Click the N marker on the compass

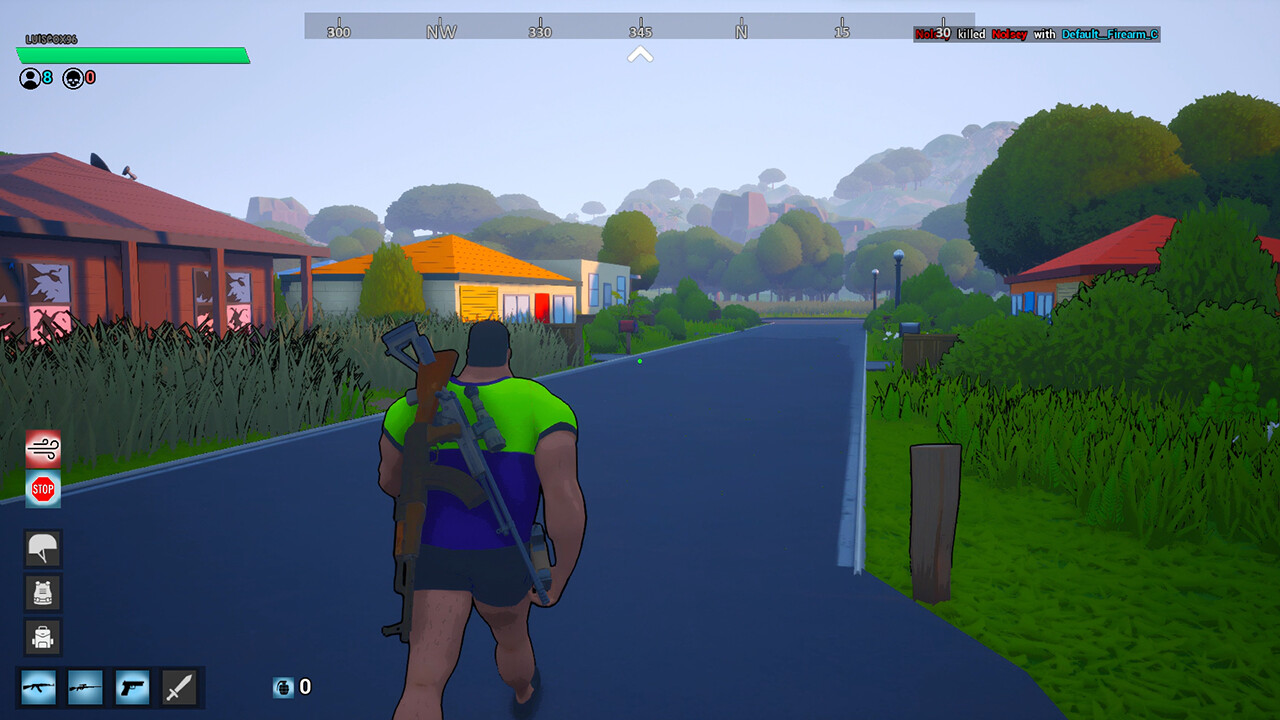coord(738,31)
